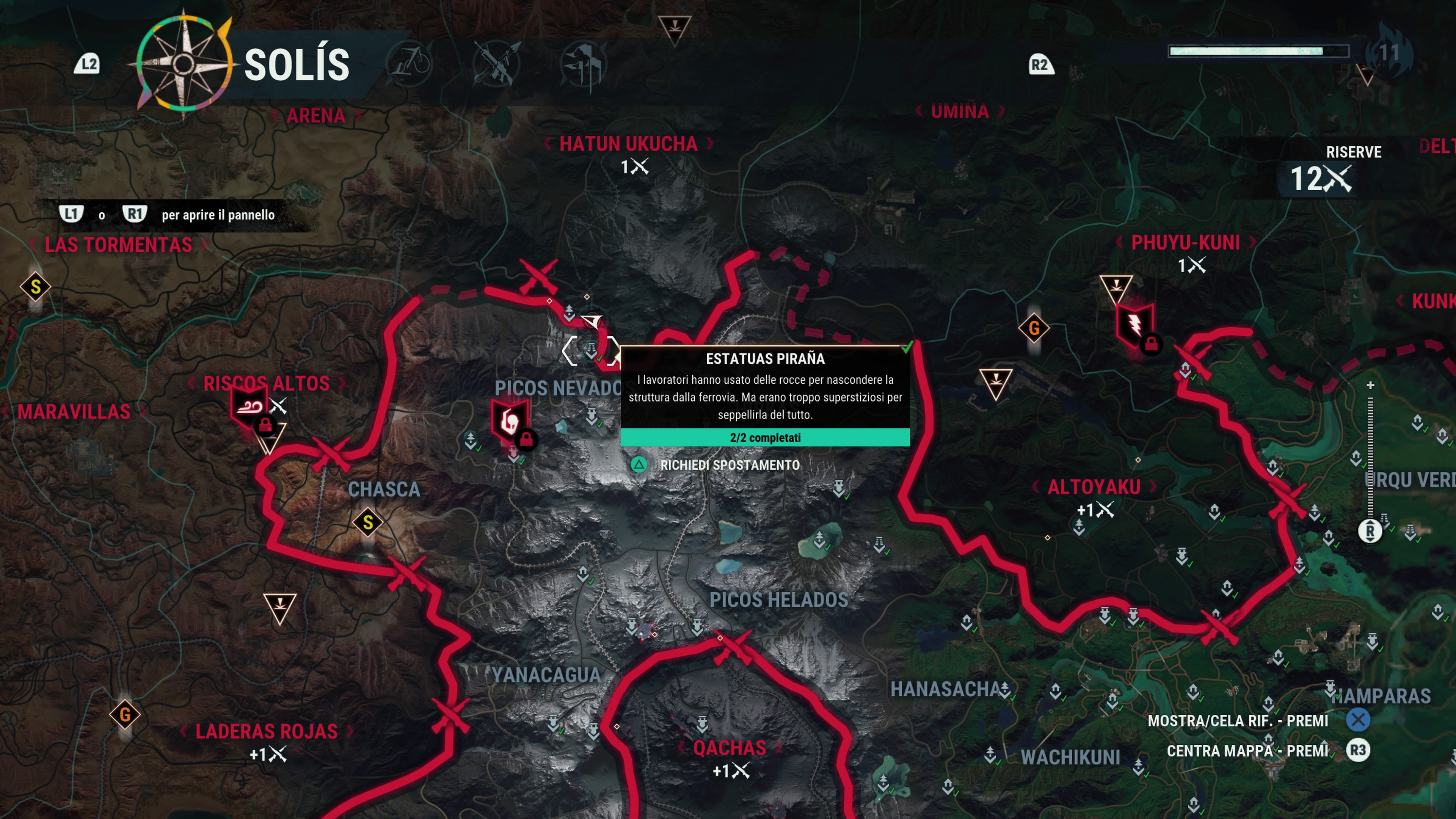
Task: Click the triangle marker south of Chasca
Action: point(280,607)
